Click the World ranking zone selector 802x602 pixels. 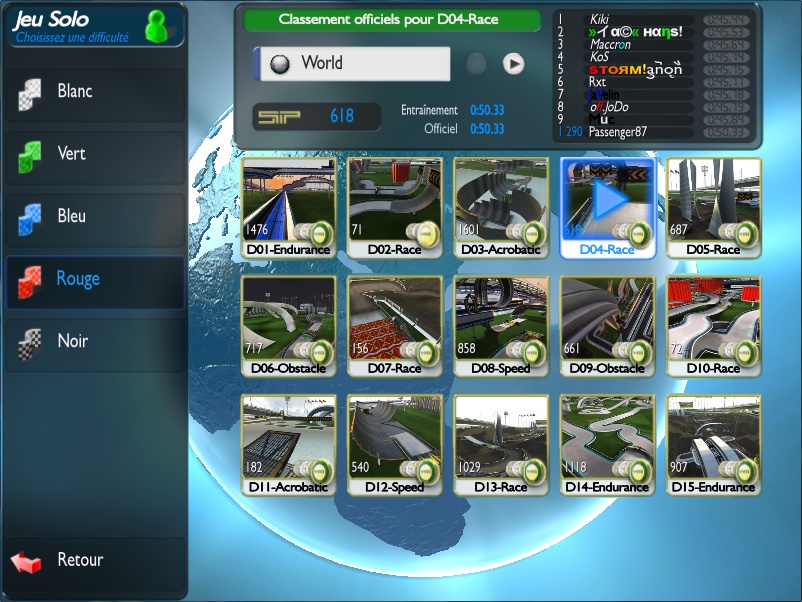point(351,63)
